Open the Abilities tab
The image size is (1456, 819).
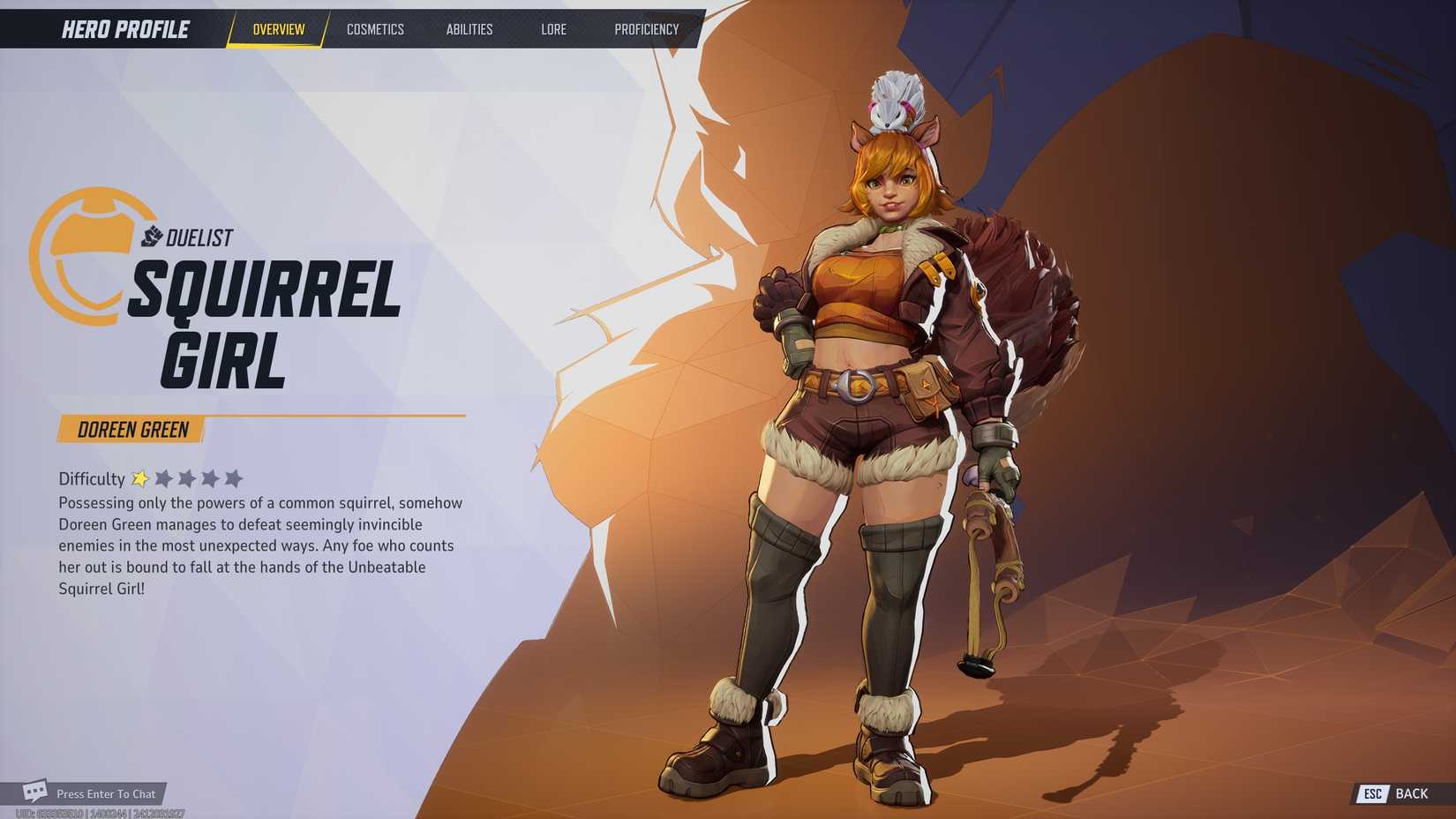pos(469,28)
